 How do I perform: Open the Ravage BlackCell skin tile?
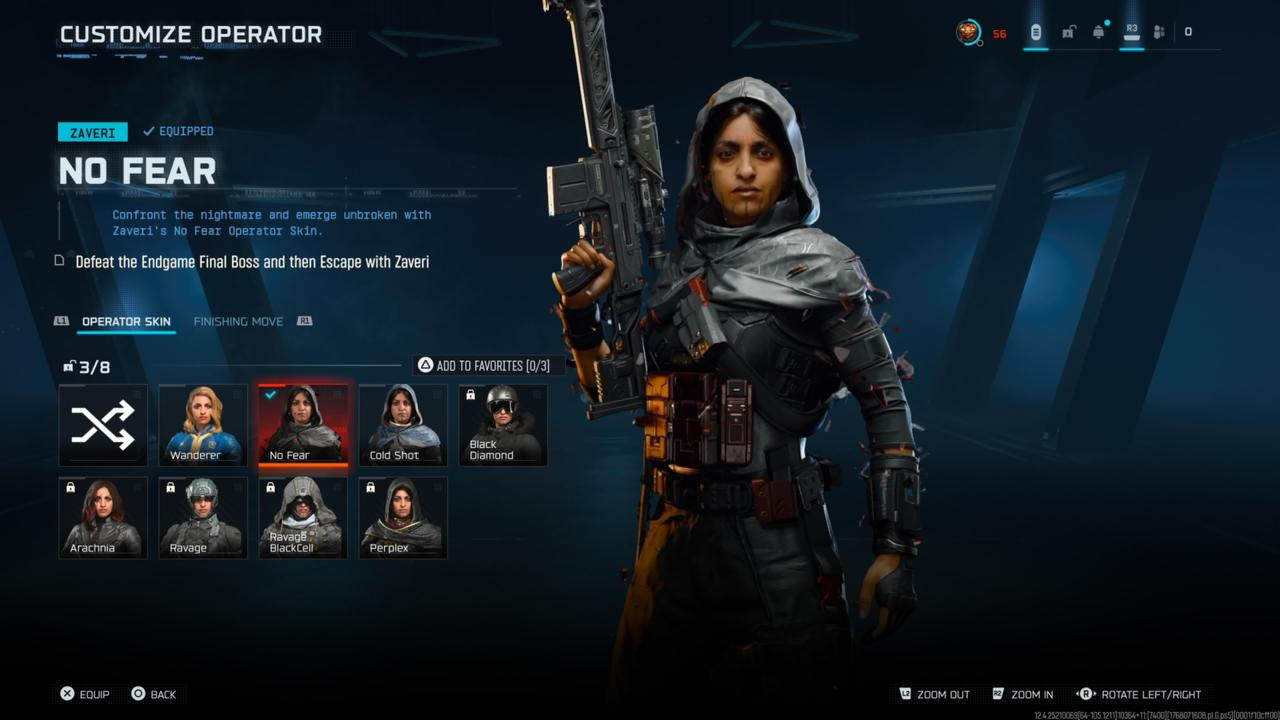tap(303, 517)
